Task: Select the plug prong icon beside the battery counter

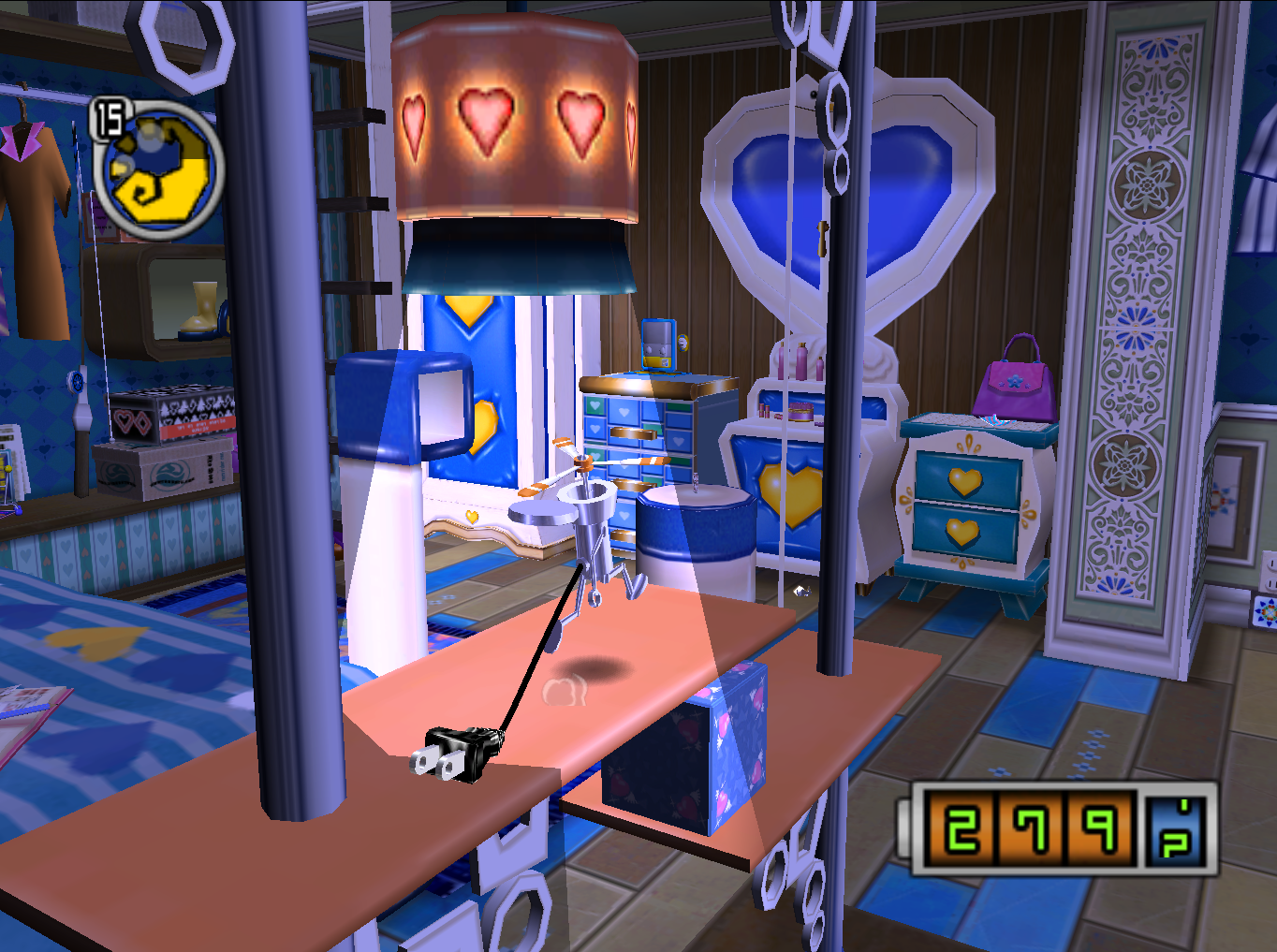Action: point(1174,829)
